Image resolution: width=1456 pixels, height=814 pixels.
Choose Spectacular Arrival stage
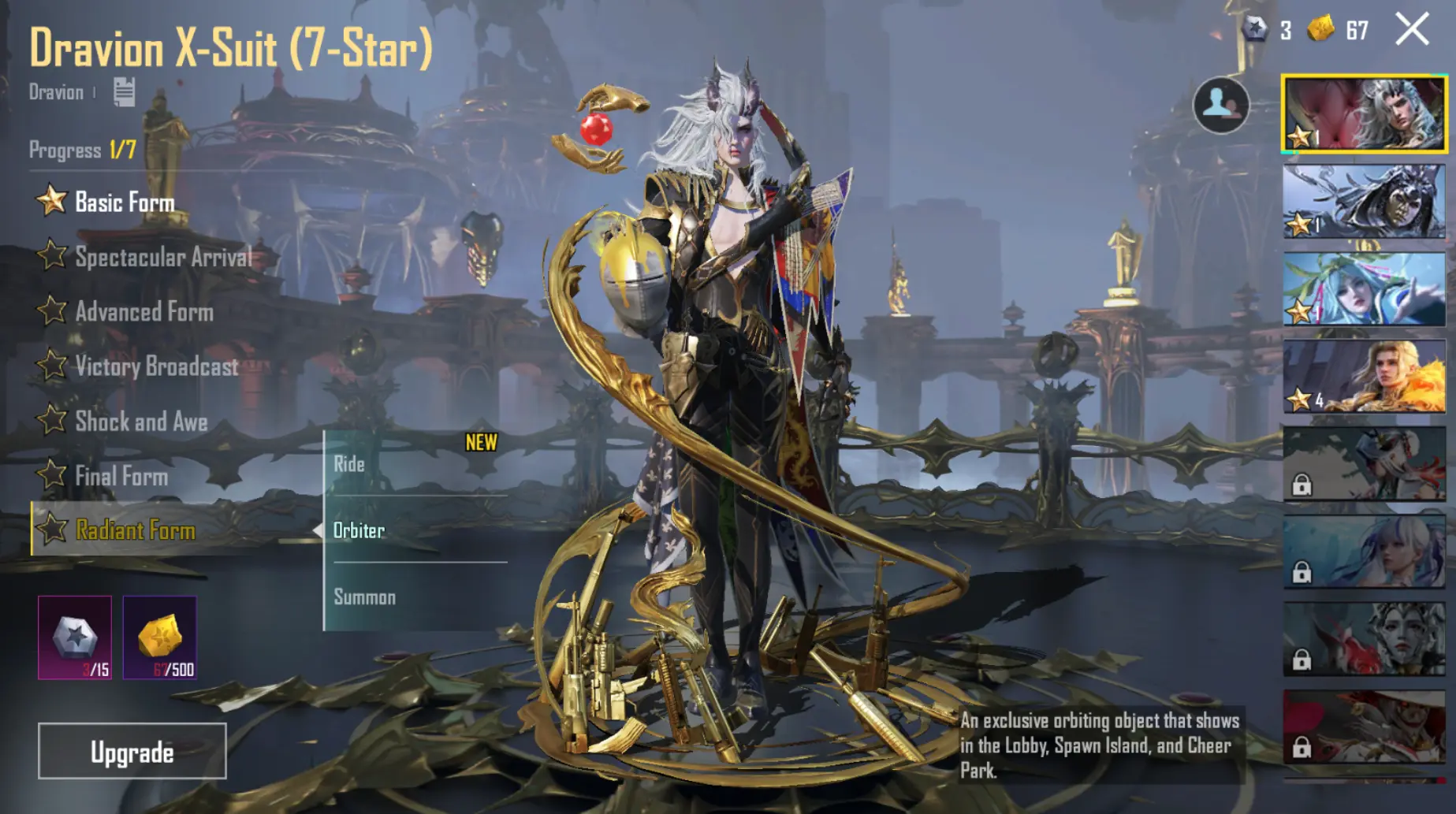pos(162,257)
